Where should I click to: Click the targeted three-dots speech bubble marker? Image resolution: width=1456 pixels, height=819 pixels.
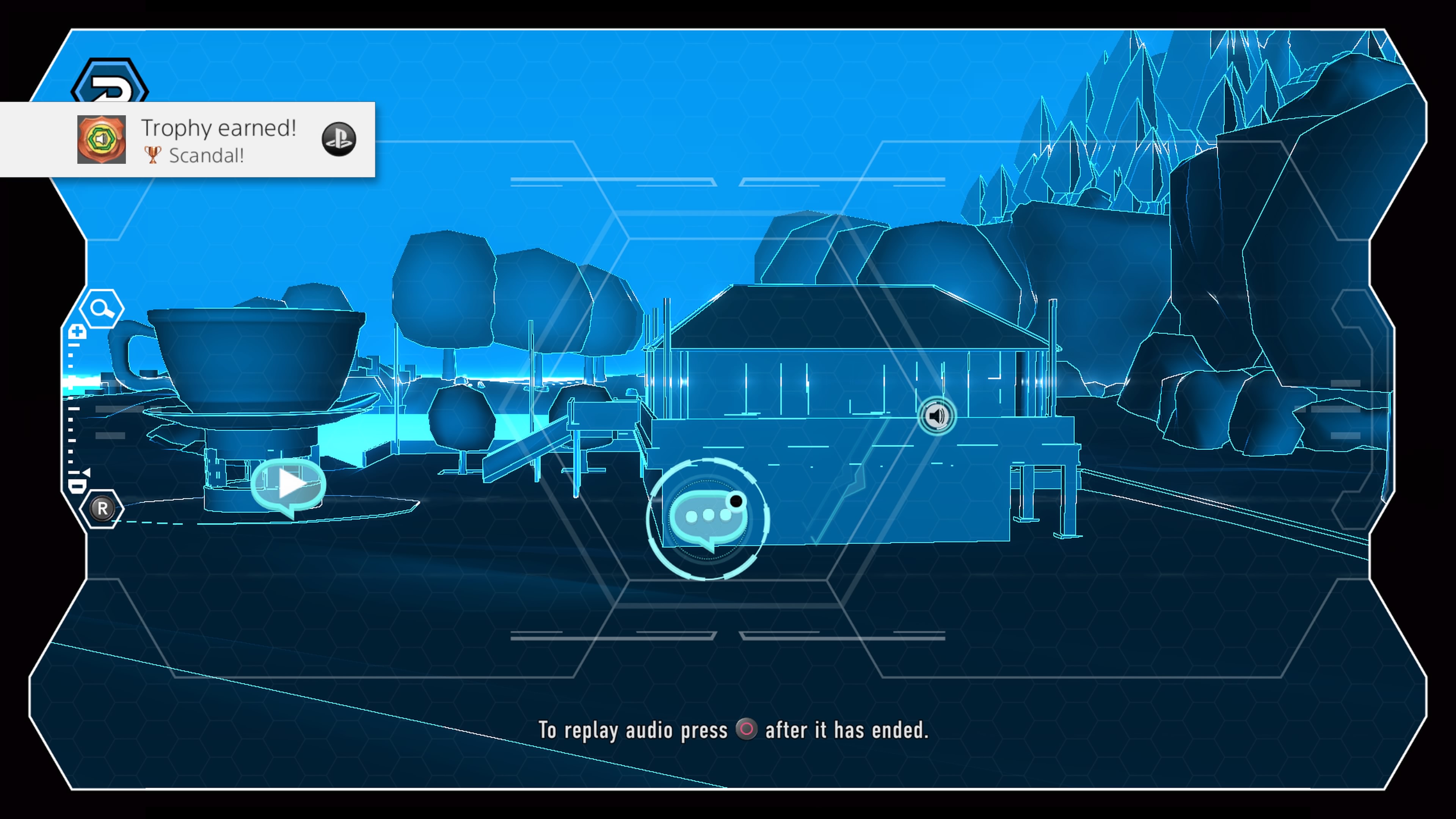coord(708,516)
